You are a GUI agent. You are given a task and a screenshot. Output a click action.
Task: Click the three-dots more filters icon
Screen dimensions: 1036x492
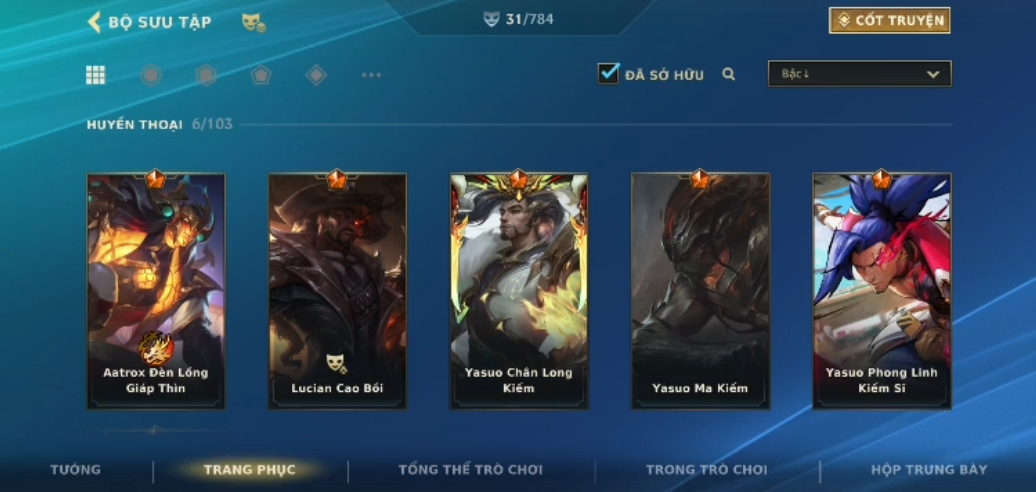pyautogui.click(x=371, y=75)
